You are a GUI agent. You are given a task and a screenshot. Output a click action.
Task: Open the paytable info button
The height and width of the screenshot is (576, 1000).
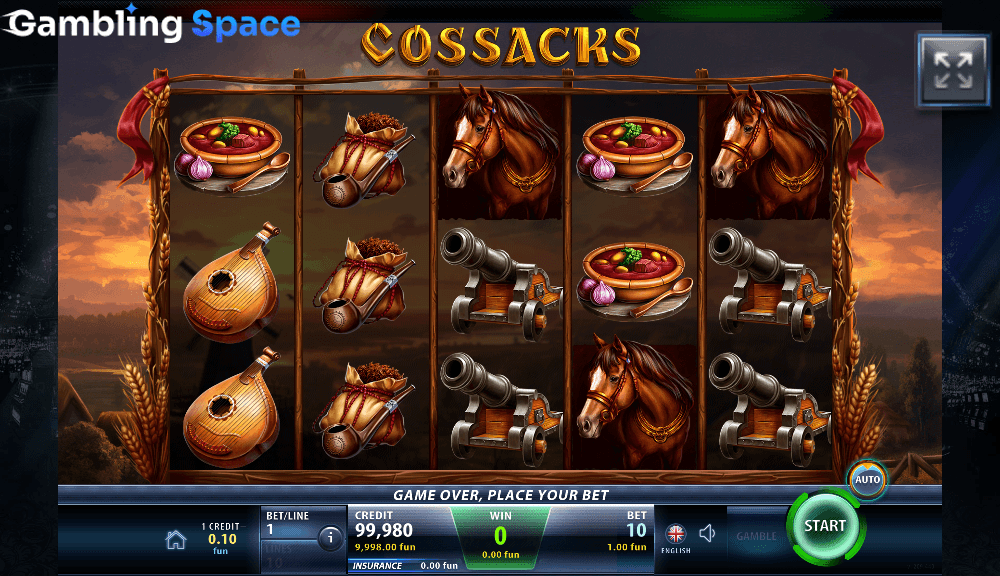pos(329,539)
